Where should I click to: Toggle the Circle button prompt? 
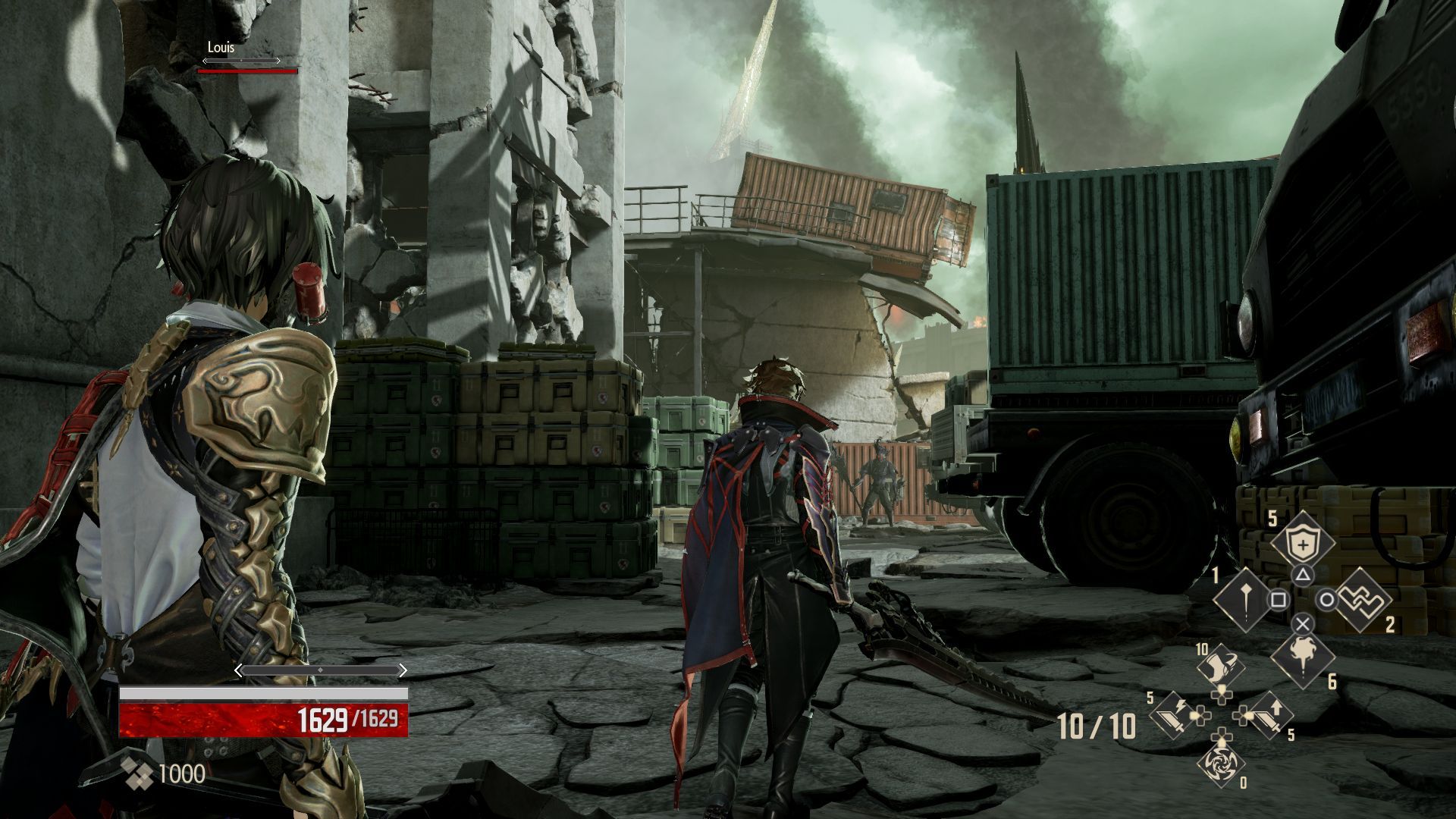click(x=1327, y=599)
